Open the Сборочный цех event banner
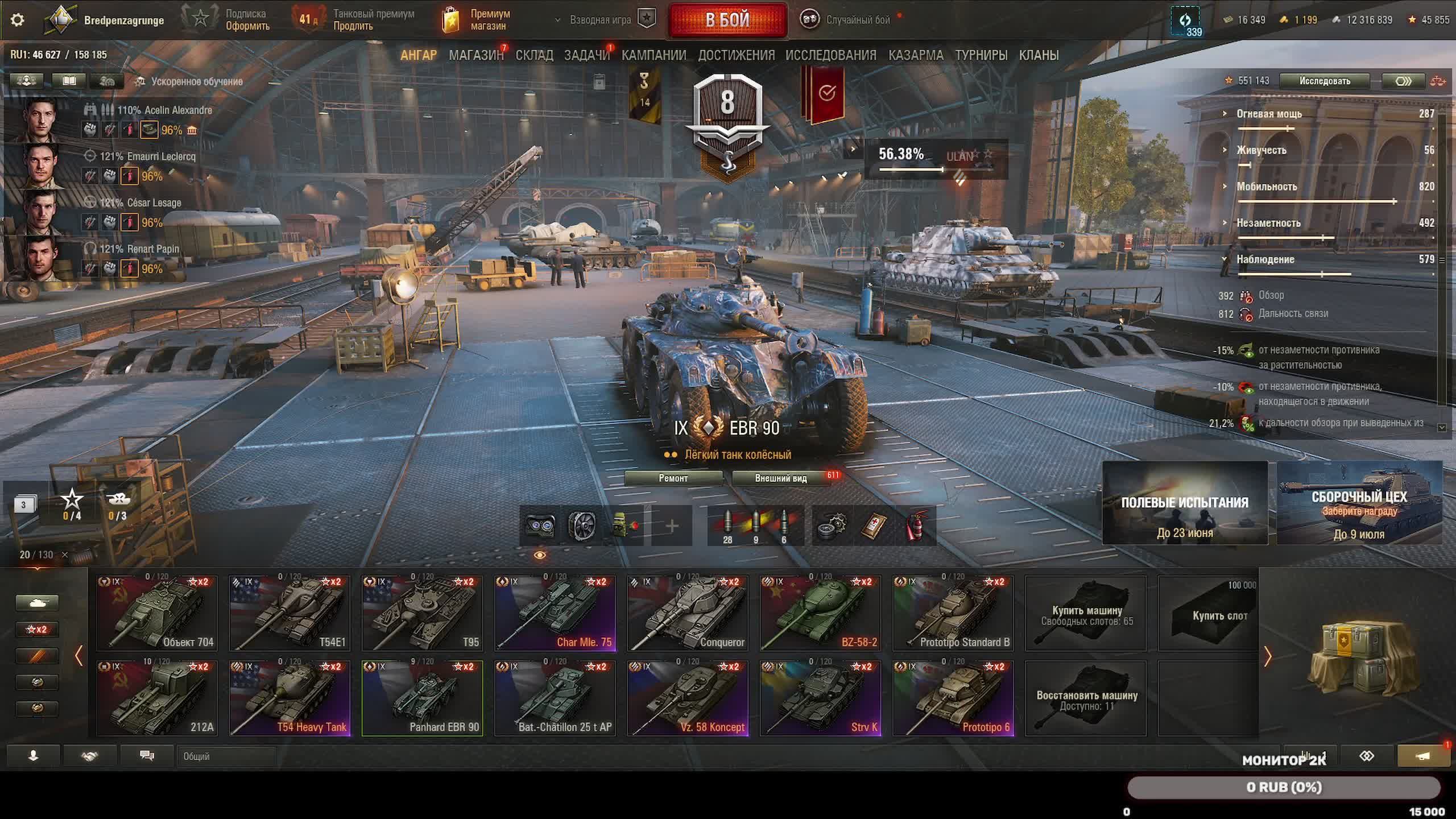Image resolution: width=1456 pixels, height=819 pixels. click(1359, 503)
